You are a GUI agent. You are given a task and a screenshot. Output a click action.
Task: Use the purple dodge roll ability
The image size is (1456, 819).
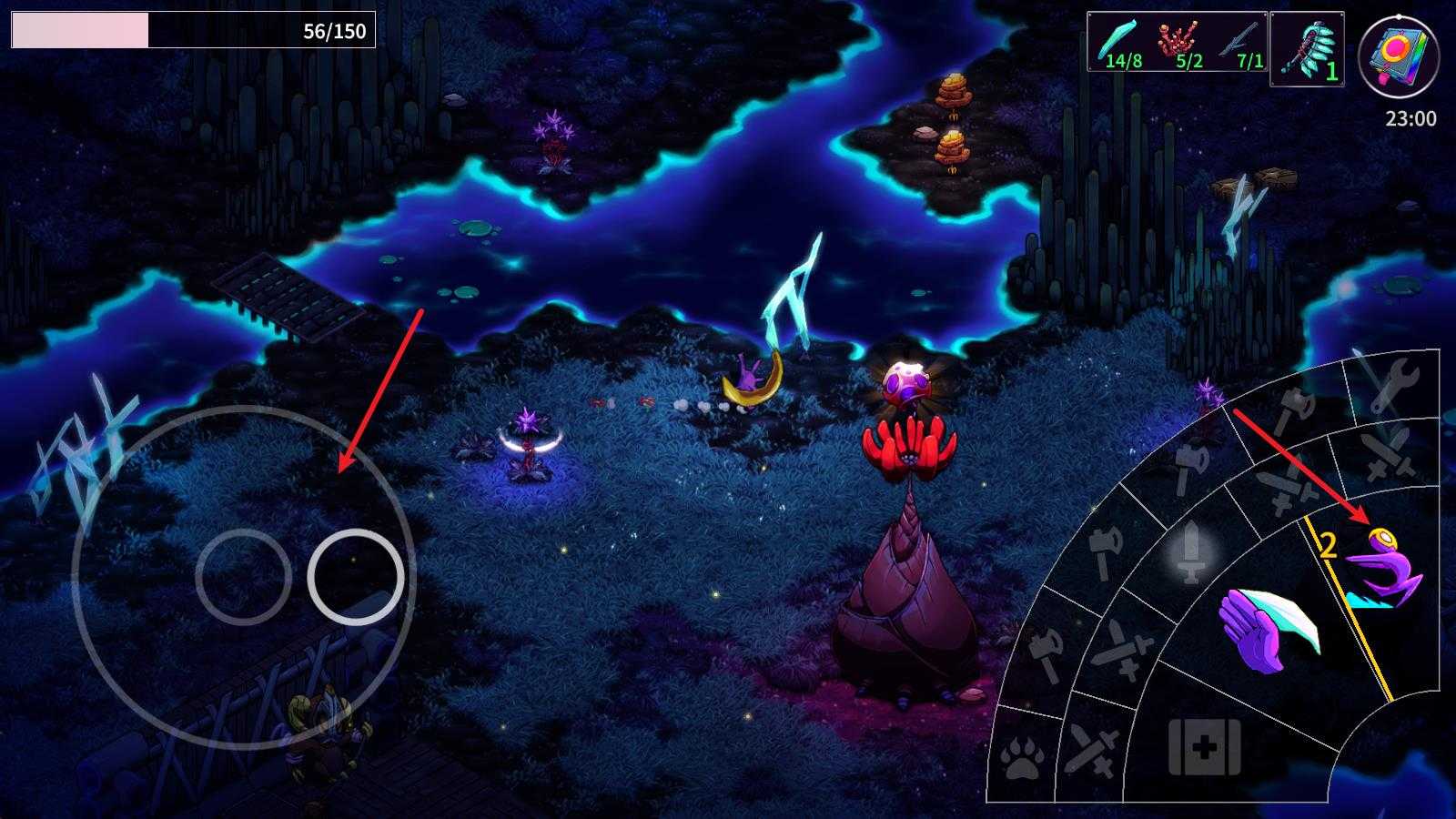coord(1383,571)
